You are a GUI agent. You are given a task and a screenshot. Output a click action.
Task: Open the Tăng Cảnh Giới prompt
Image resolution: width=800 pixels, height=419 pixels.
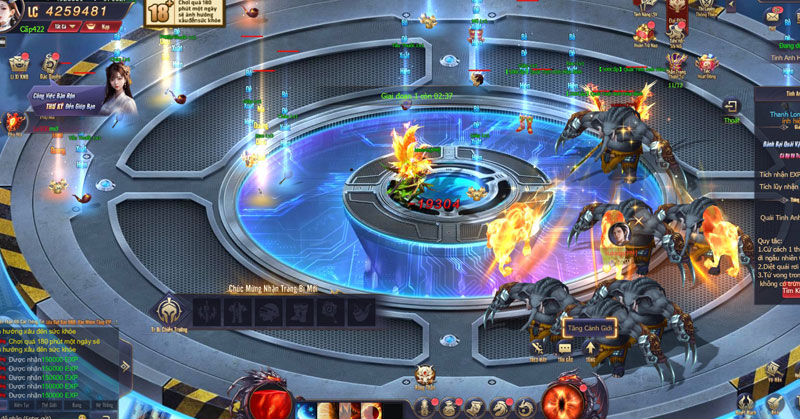coord(590,327)
